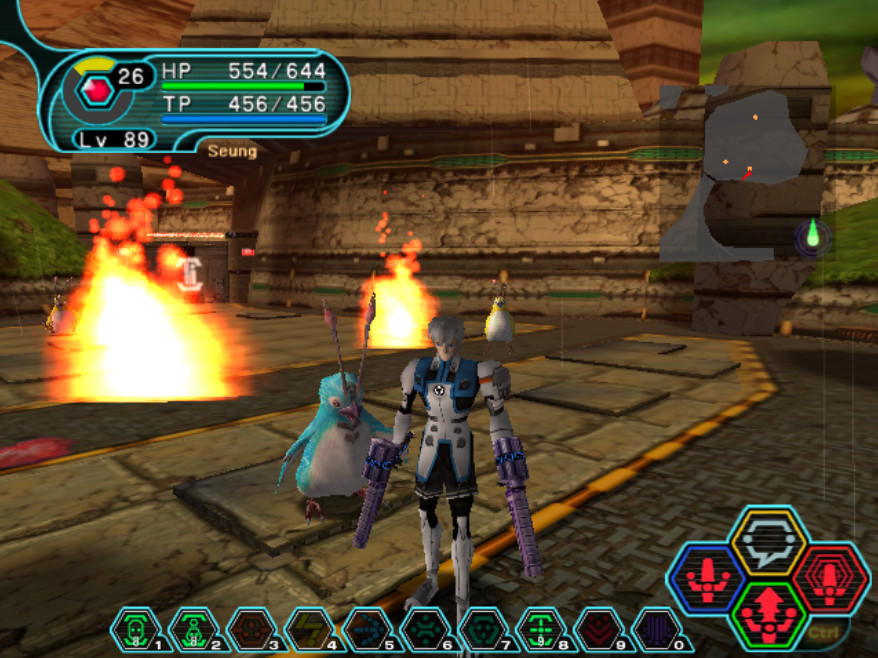Select quick slot 2 item
Viewport: 878px width, 658px height.
tap(192, 630)
